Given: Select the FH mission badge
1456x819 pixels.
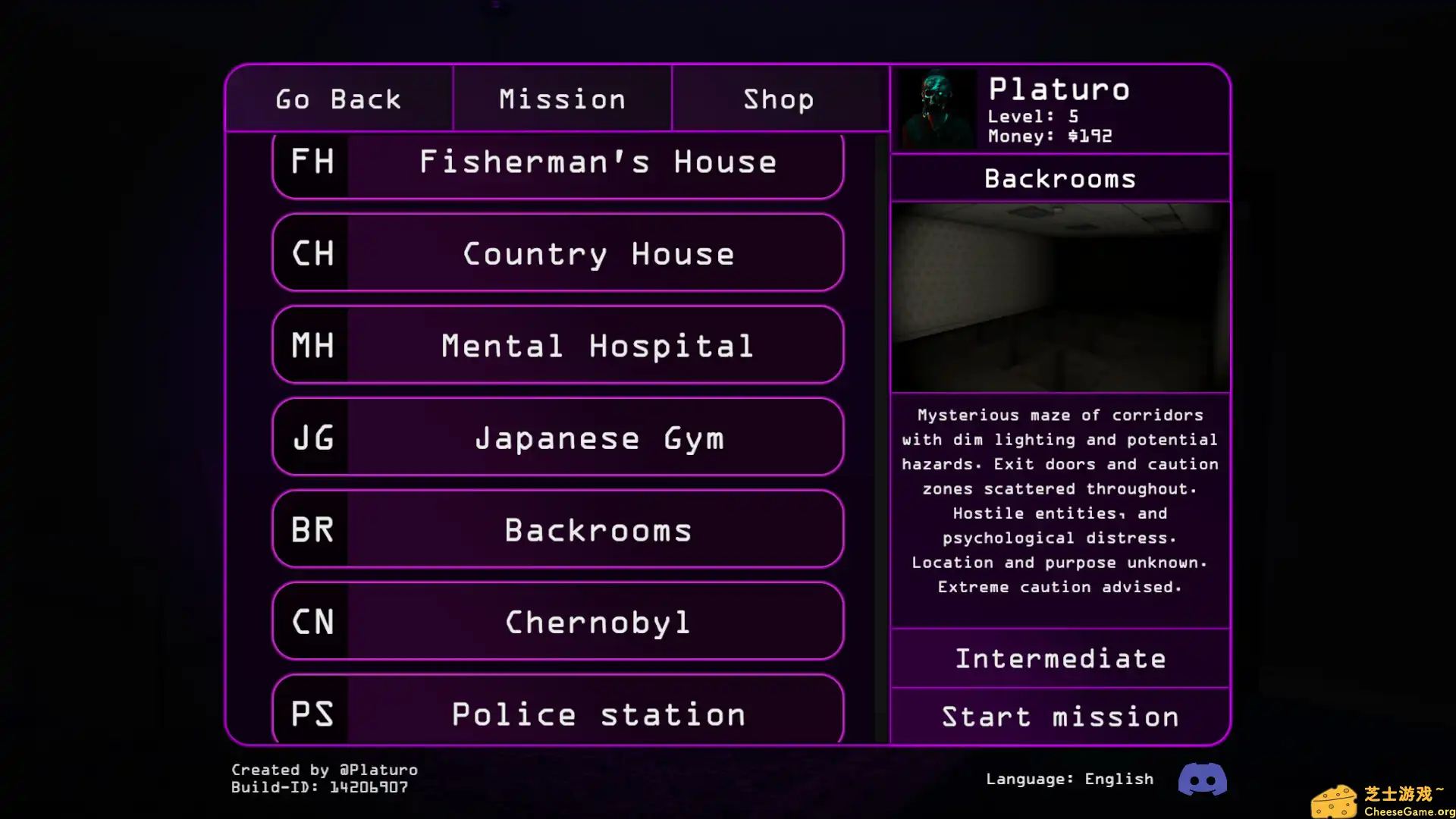Looking at the screenshot, I should click(x=311, y=162).
